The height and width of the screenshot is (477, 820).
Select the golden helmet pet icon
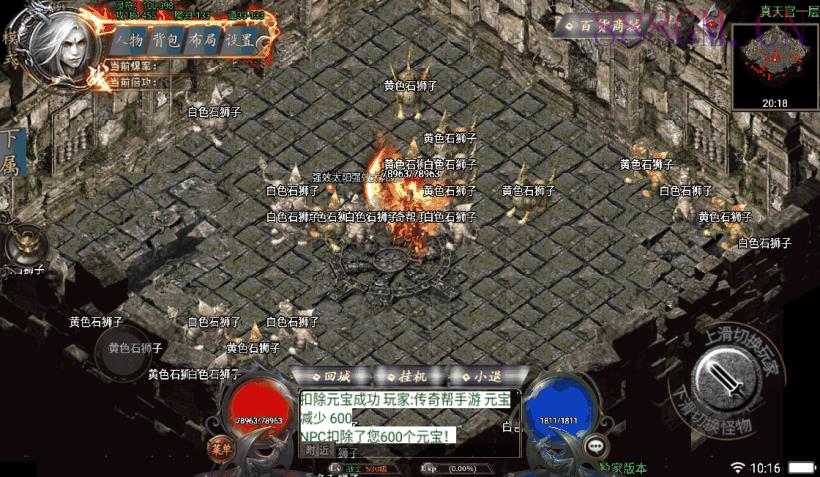(x=23, y=247)
